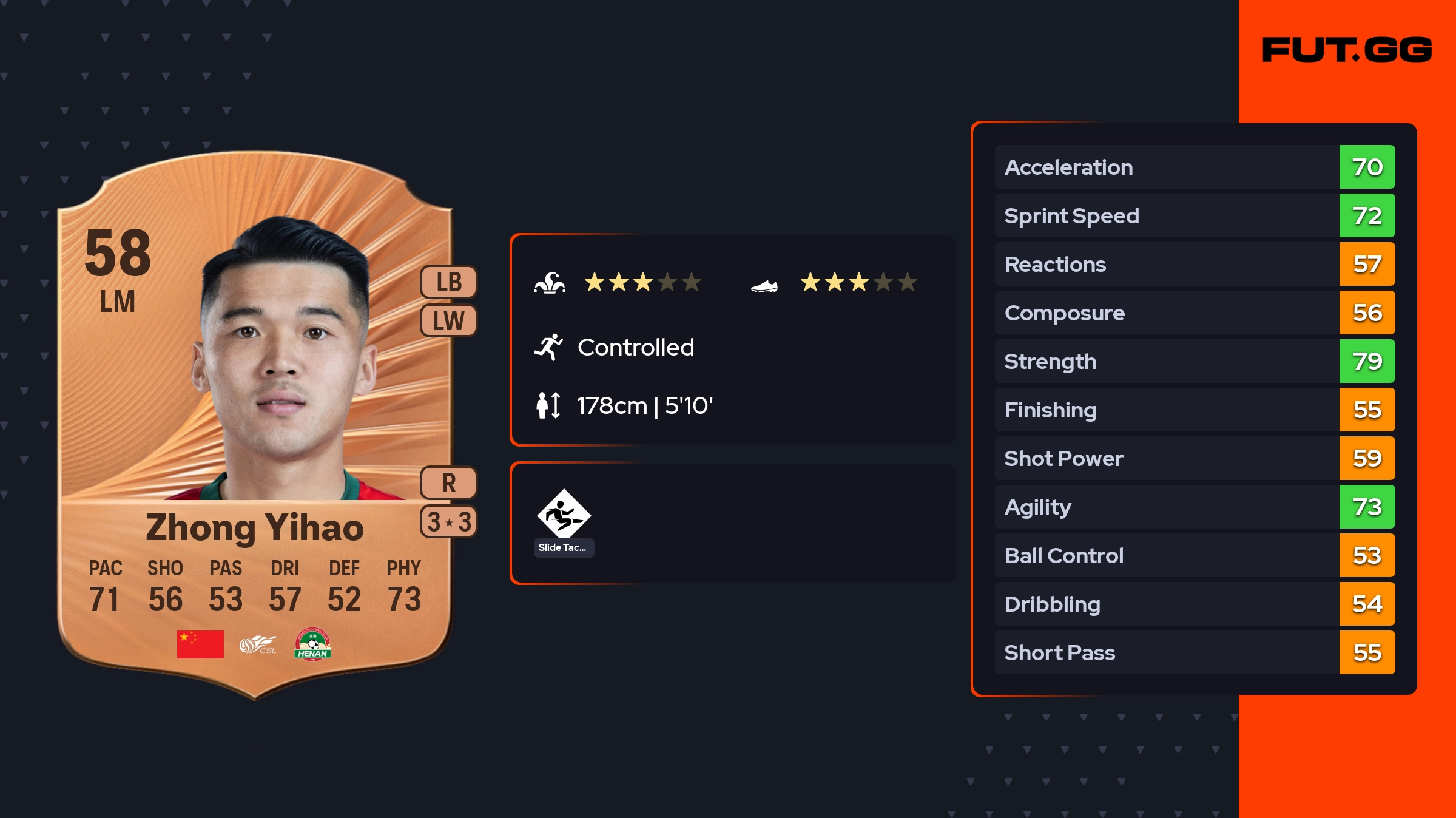Select the Acceleration stat row
Screen dimensions: 1456x818
[1194, 167]
